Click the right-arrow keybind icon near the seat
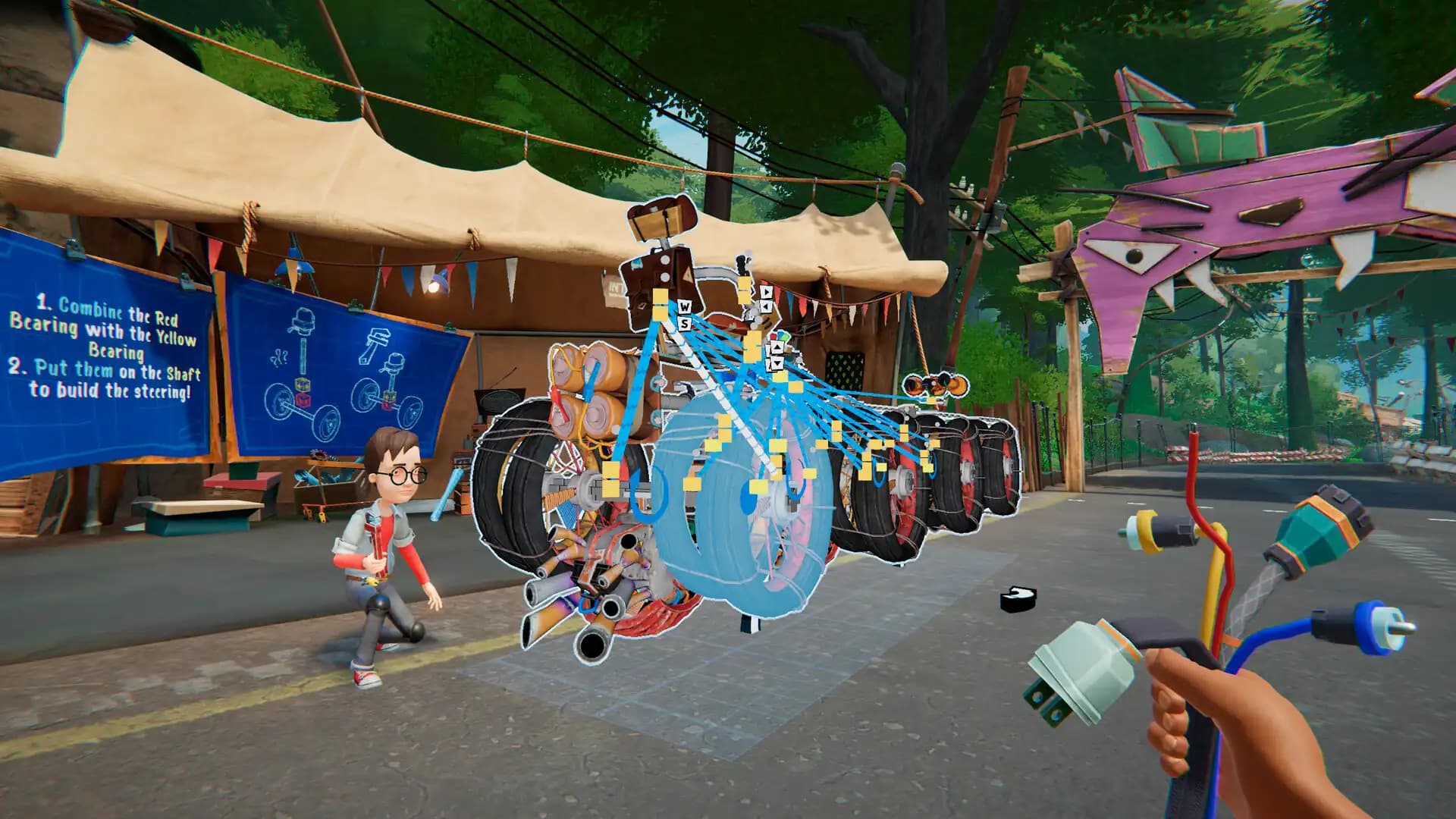The image size is (1456, 819). [x=767, y=292]
